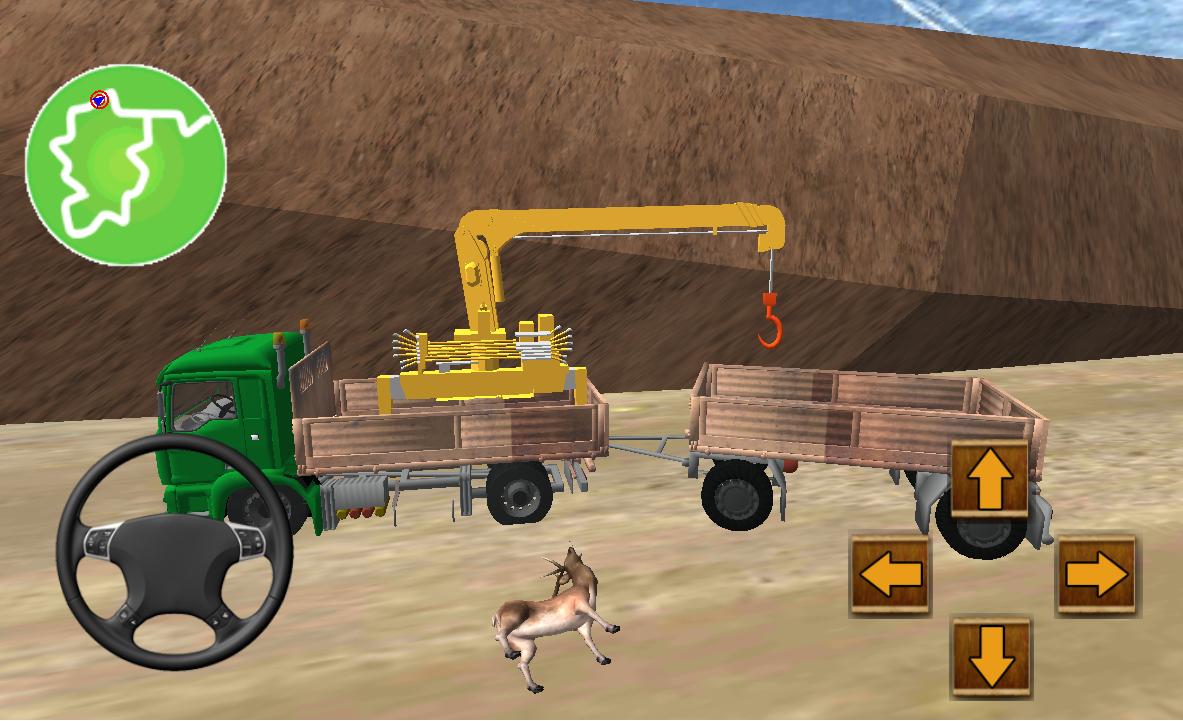The width and height of the screenshot is (1183, 721).
Task: Click the steering wheel control
Action: (174, 553)
